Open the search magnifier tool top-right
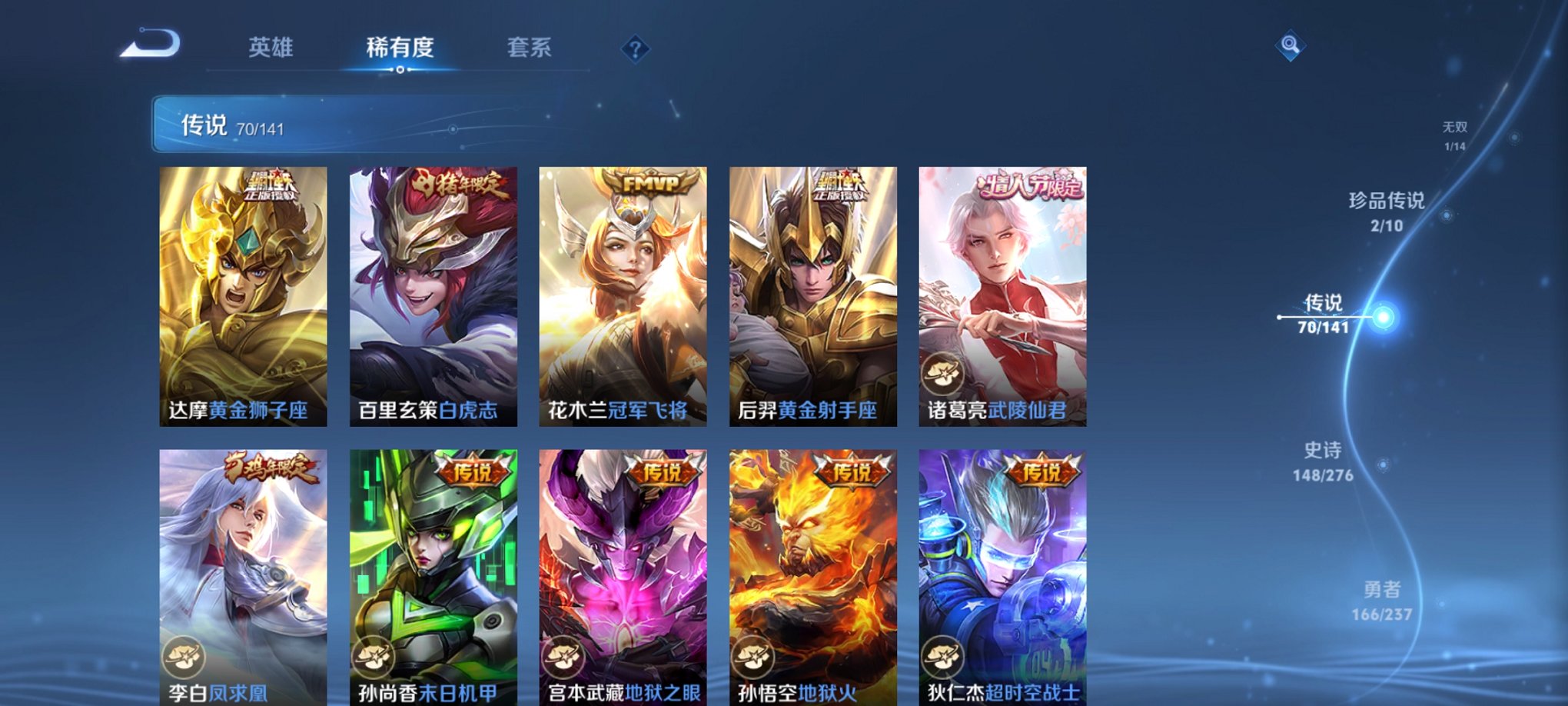This screenshot has height=706, width=1568. tap(1291, 44)
